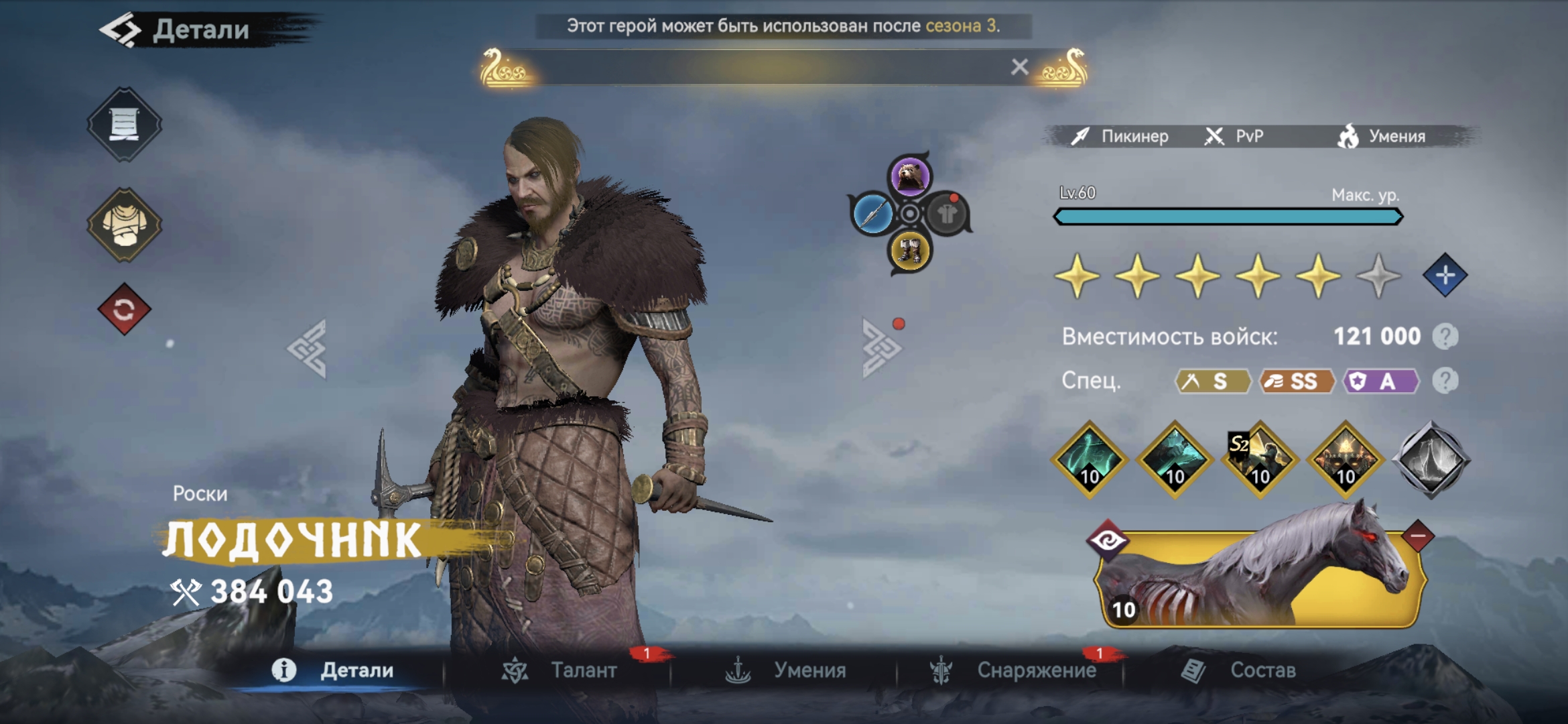Viewport: 1568px width, 724px height.
Task: Select the bear pet equipment slot
Action: (x=909, y=176)
